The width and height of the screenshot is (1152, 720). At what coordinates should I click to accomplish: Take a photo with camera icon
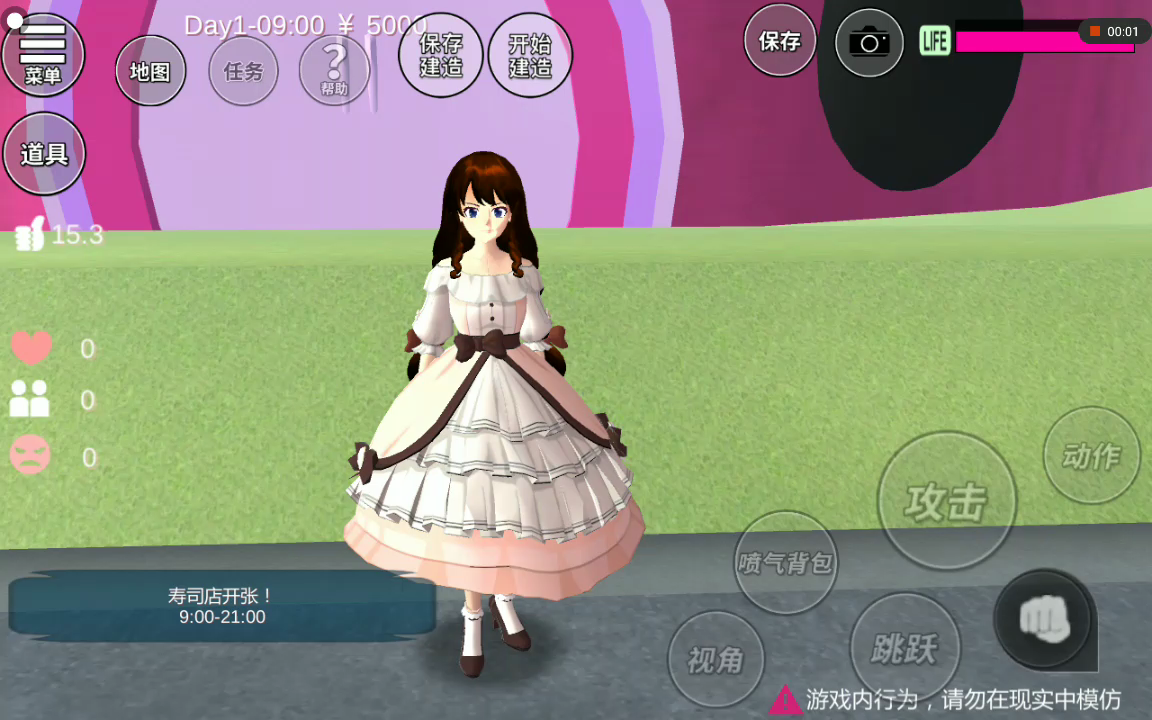click(869, 42)
